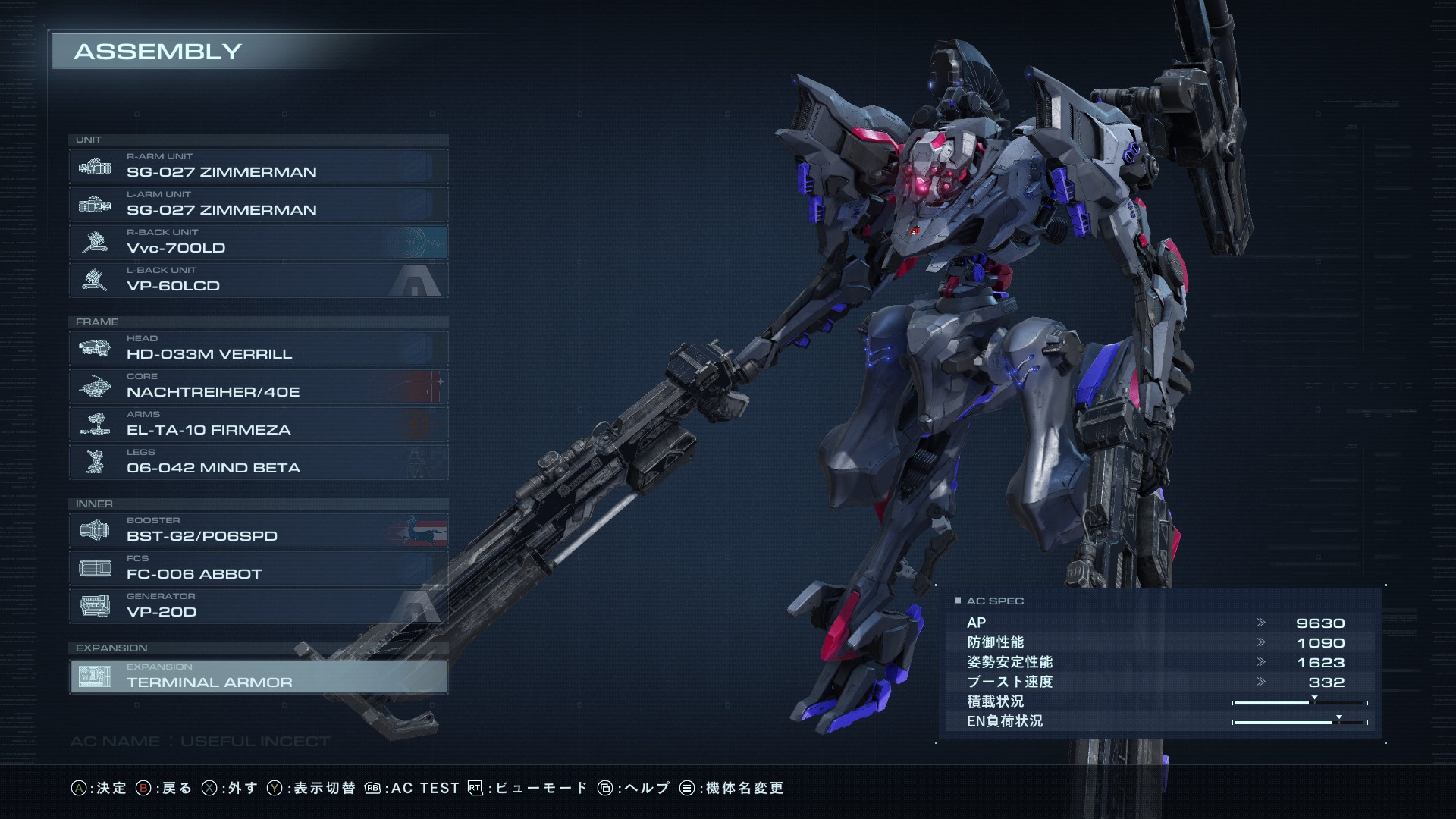Choose the FCS part FC-006 ABBOT

click(258, 569)
